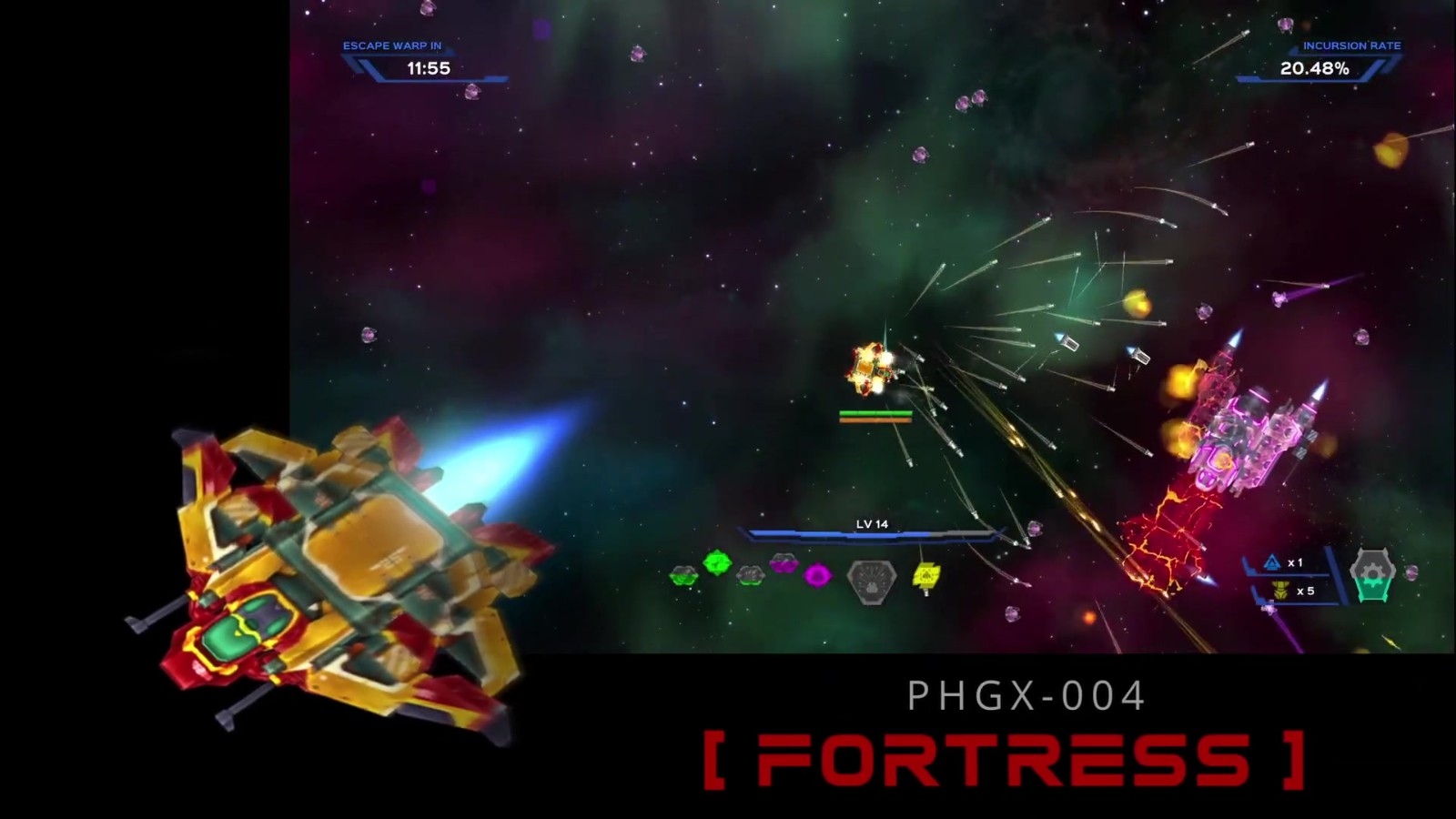
Task: Open the speedometer gauge hexagon icon
Action: (x=872, y=579)
